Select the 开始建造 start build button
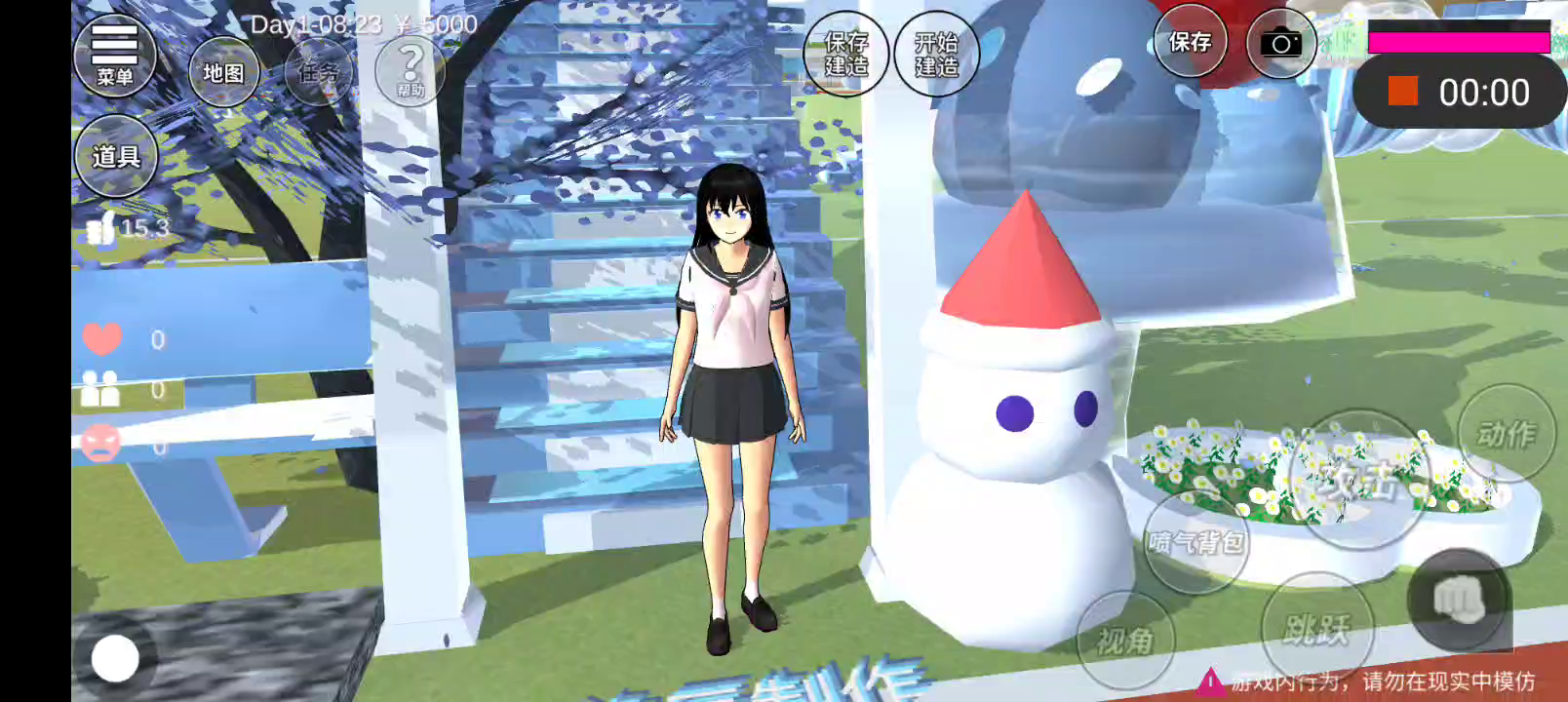 936,55
